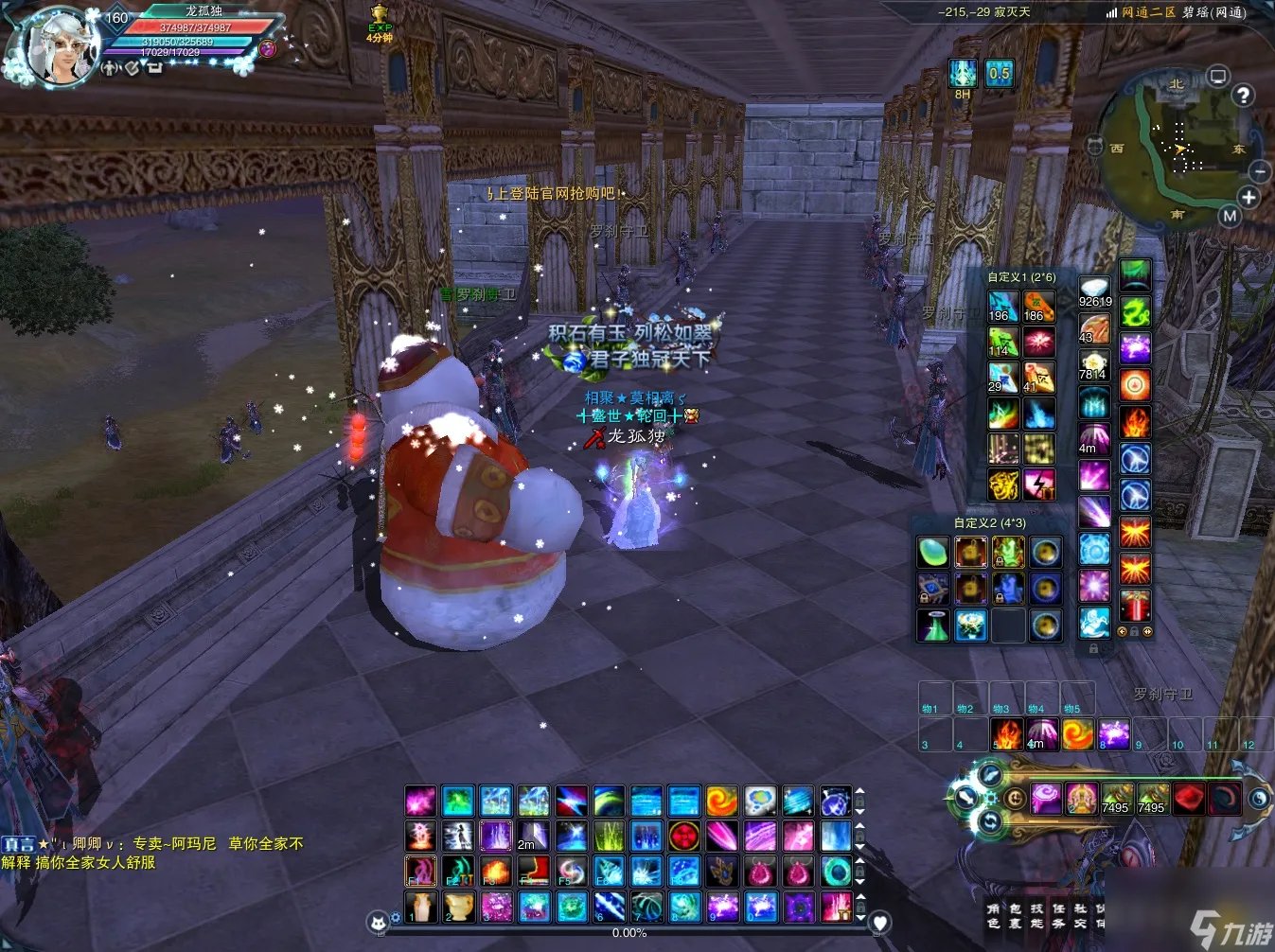Open help via the question mark button
This screenshot has height=952, width=1275.
[1243, 95]
